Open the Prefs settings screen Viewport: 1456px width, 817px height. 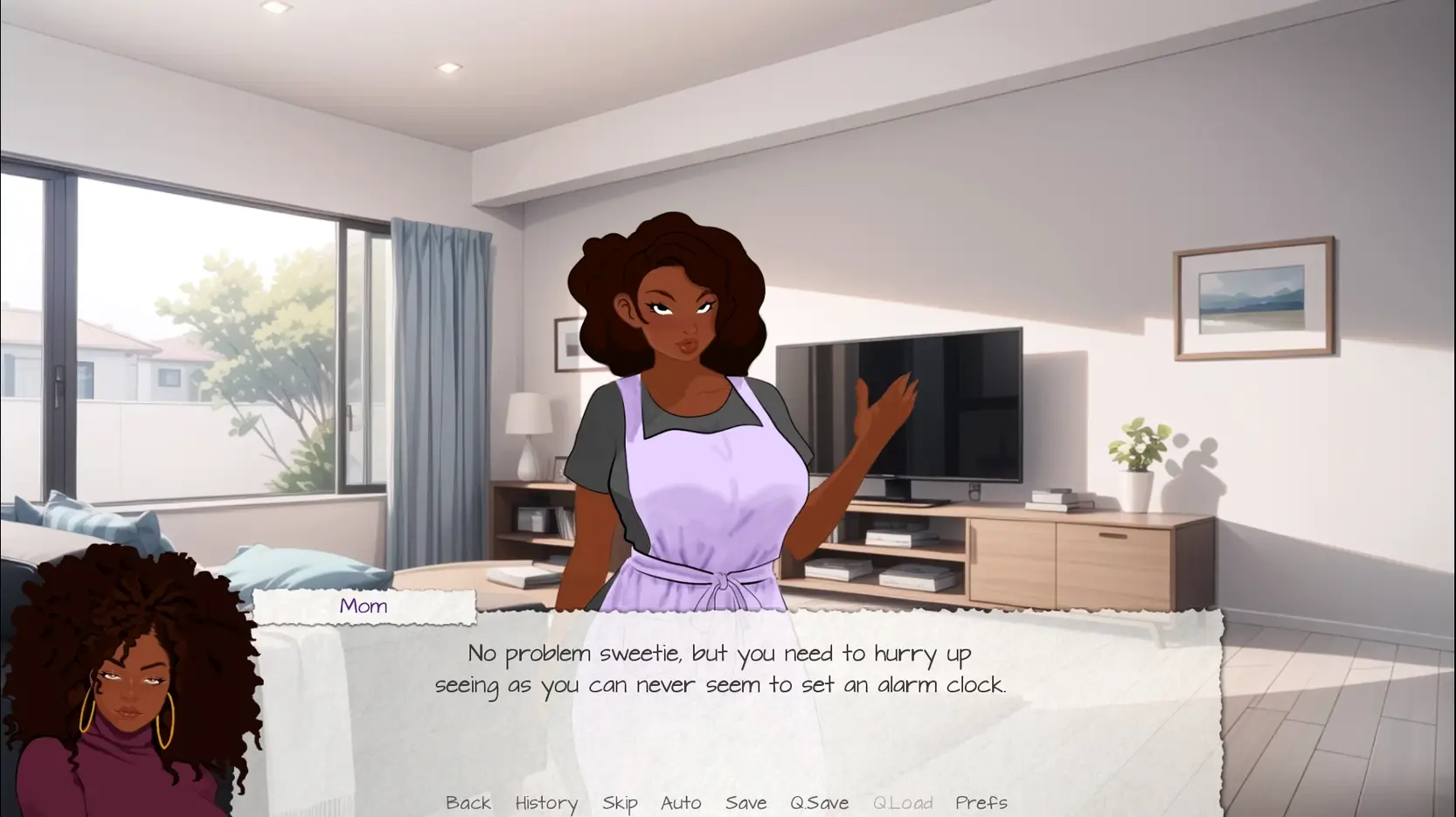point(982,803)
